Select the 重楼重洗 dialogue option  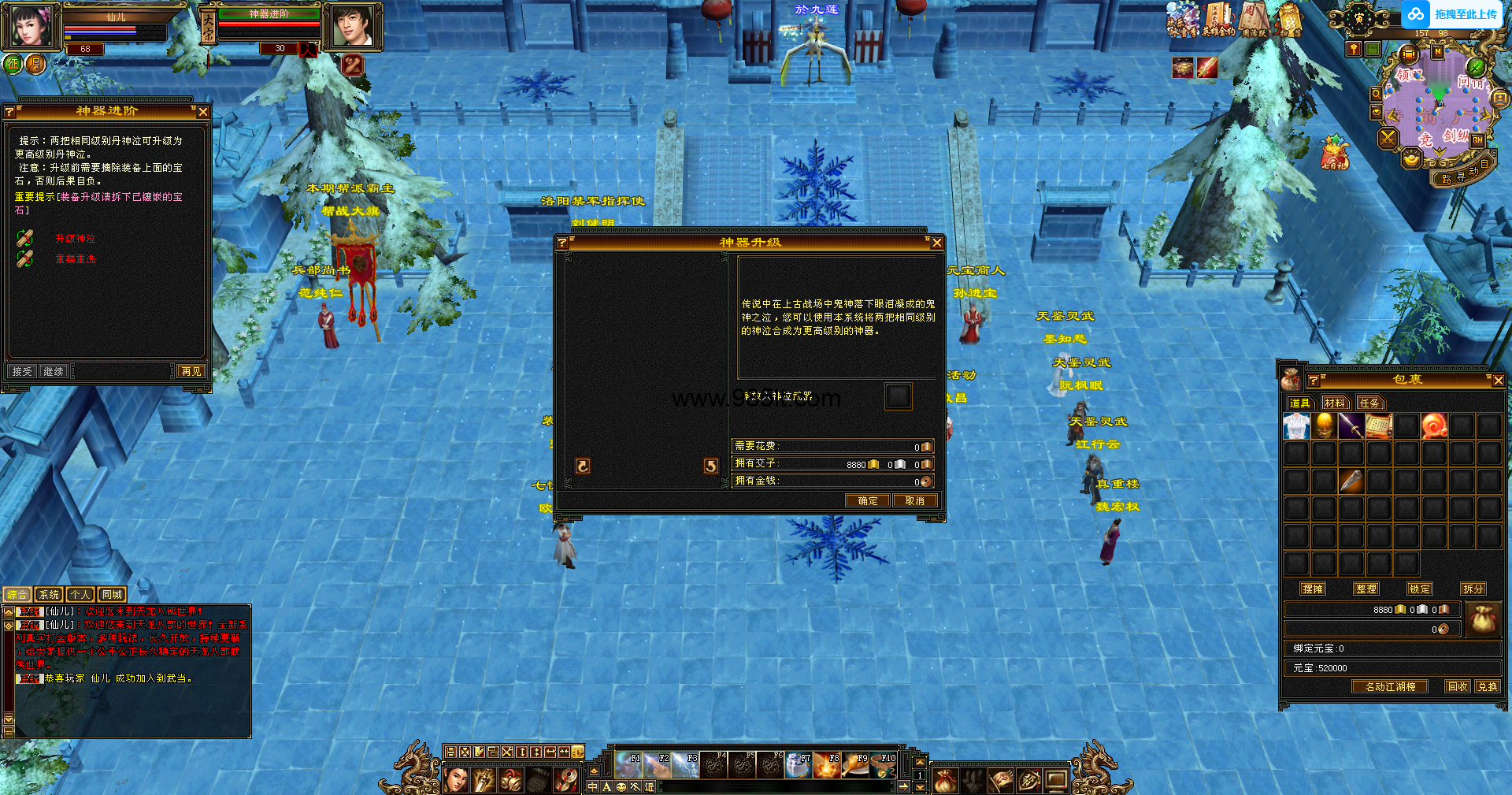coord(76,258)
